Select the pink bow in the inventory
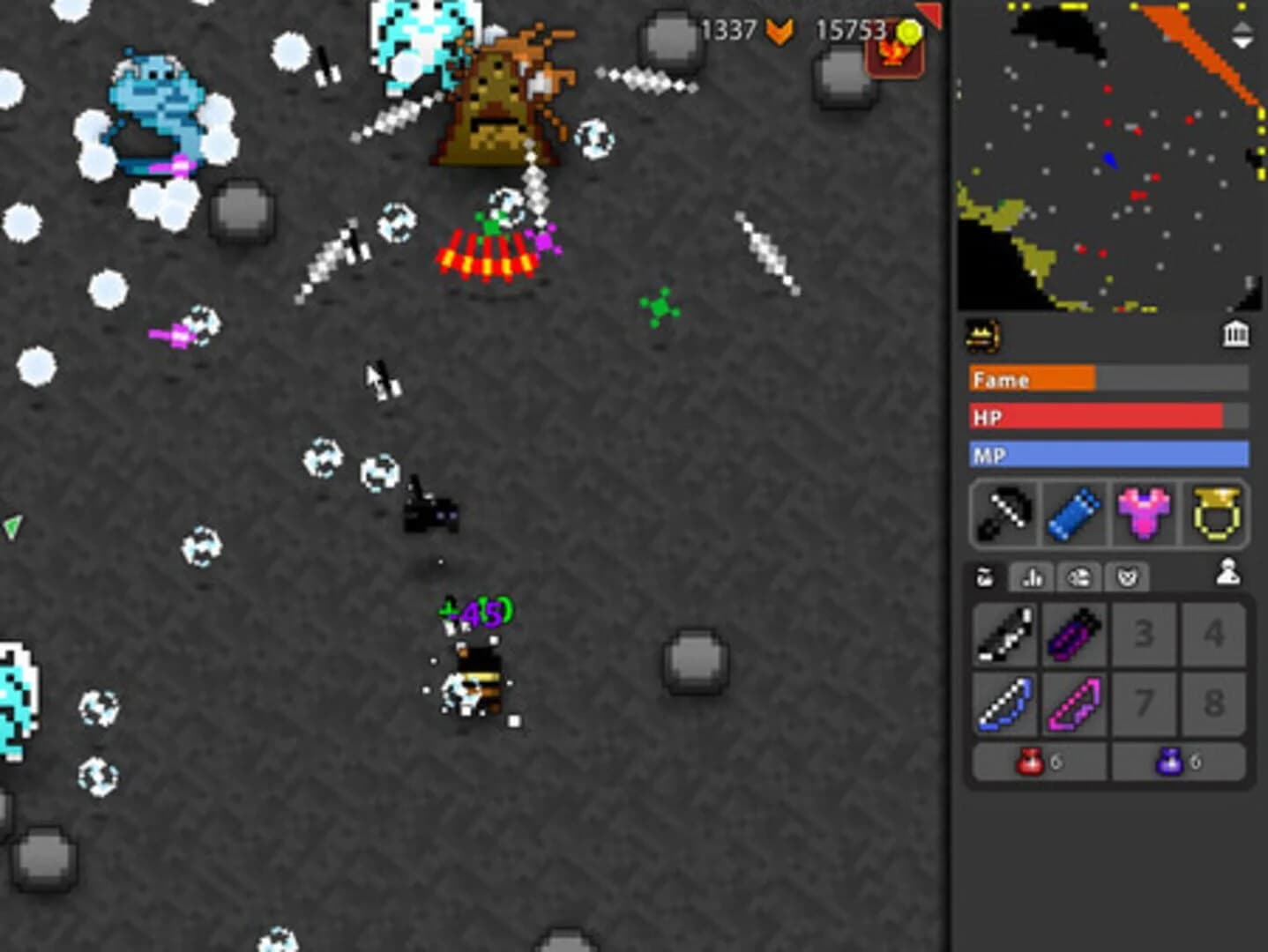 pos(1074,703)
